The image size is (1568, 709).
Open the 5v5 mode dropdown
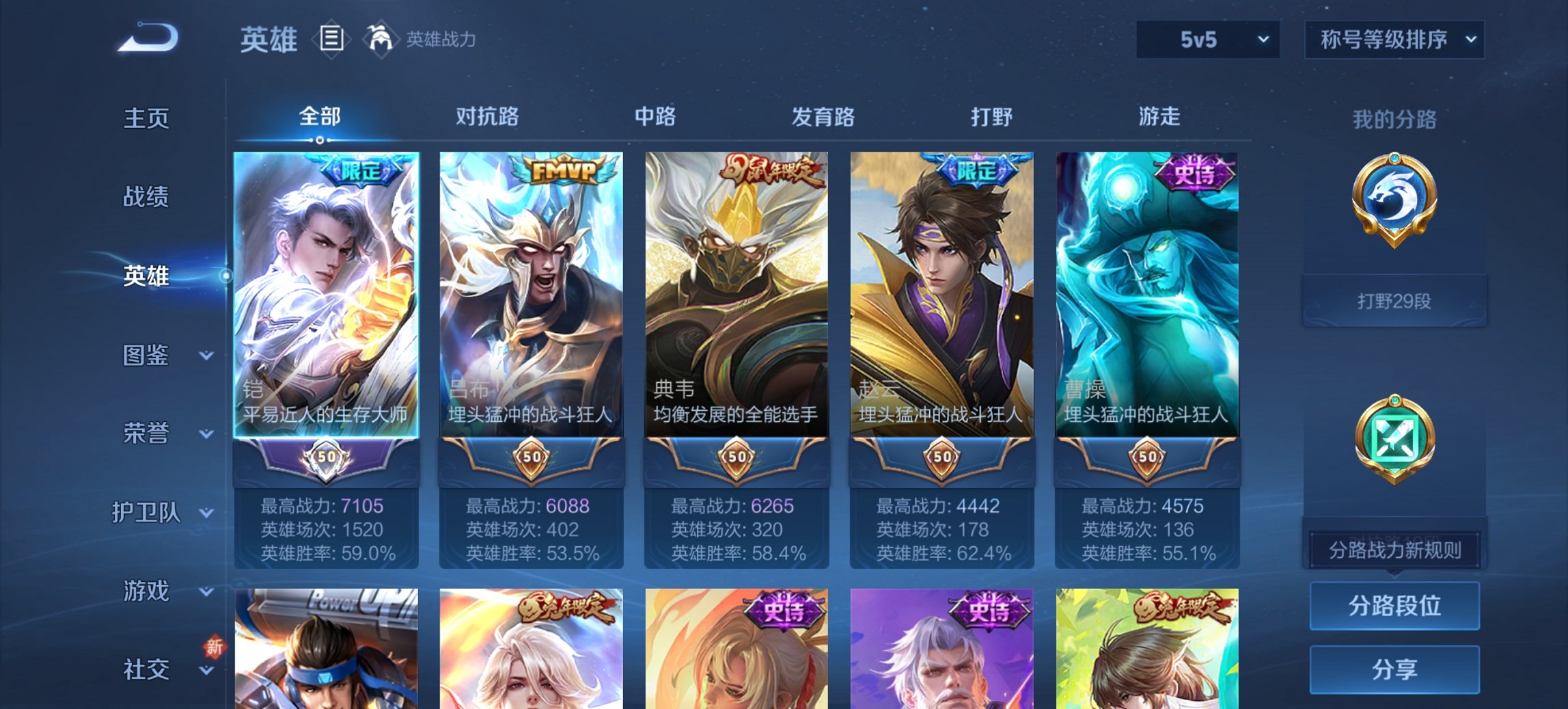(x=1207, y=40)
